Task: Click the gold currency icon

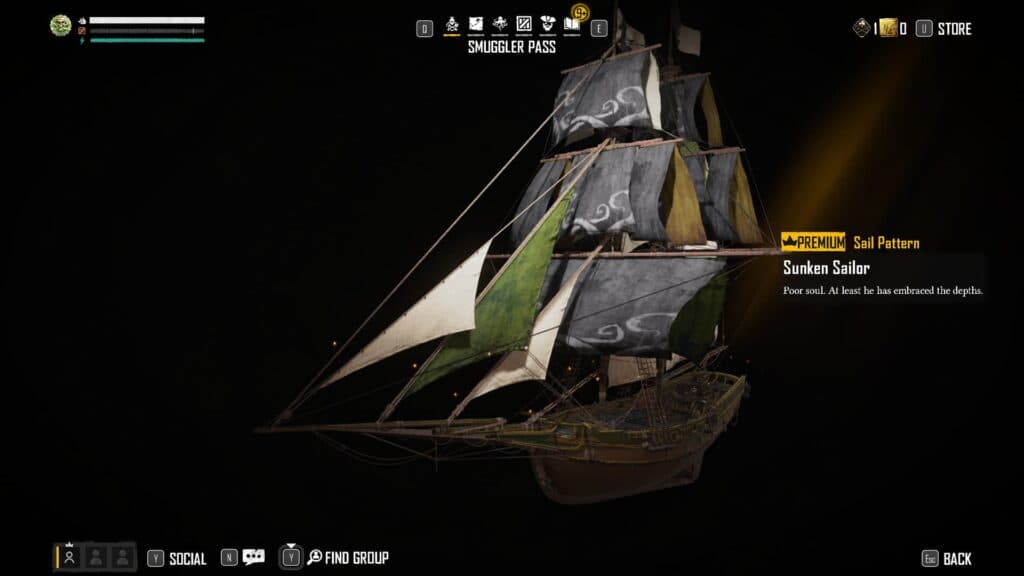Action: pos(887,29)
